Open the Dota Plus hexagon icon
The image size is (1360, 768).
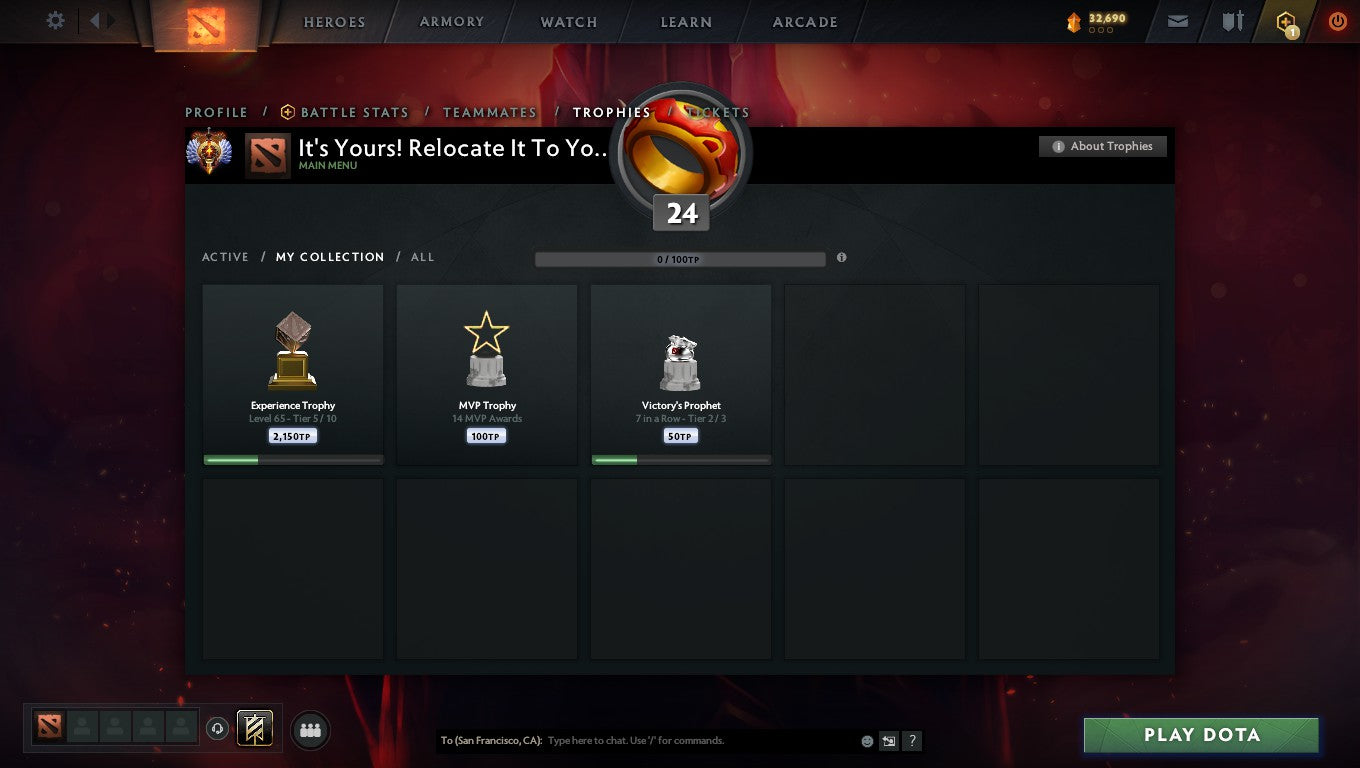tap(1286, 21)
